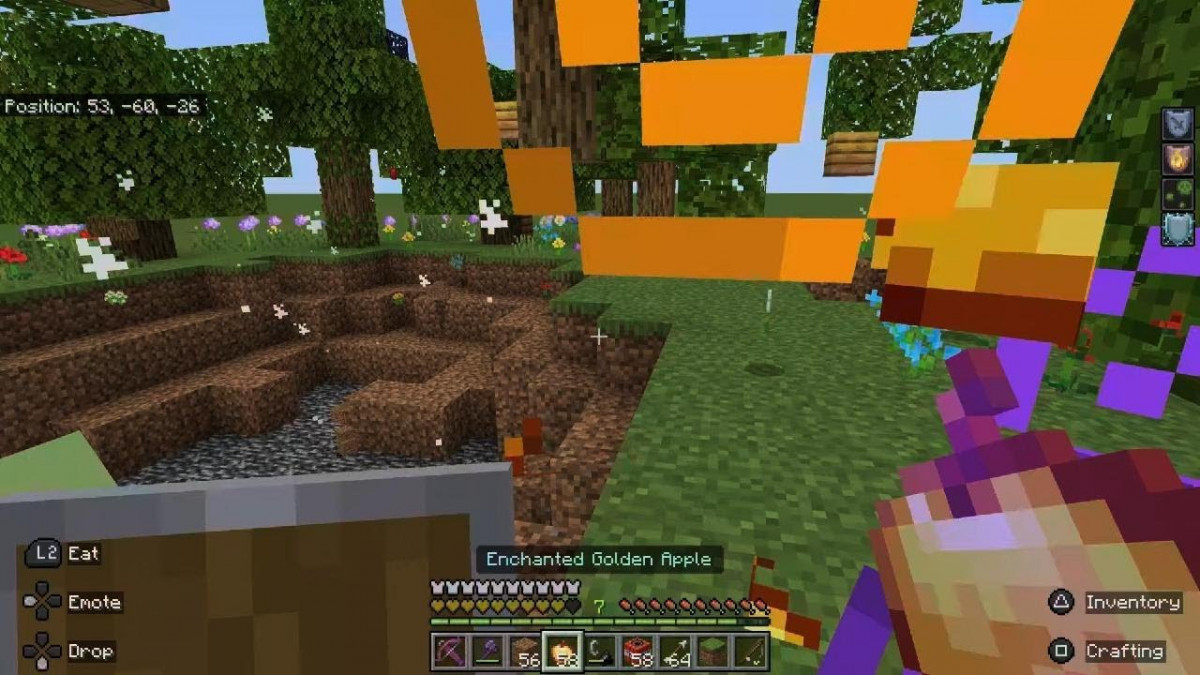Choose the arrow stack of 64
The height and width of the screenshot is (675, 1200).
[x=675, y=651]
